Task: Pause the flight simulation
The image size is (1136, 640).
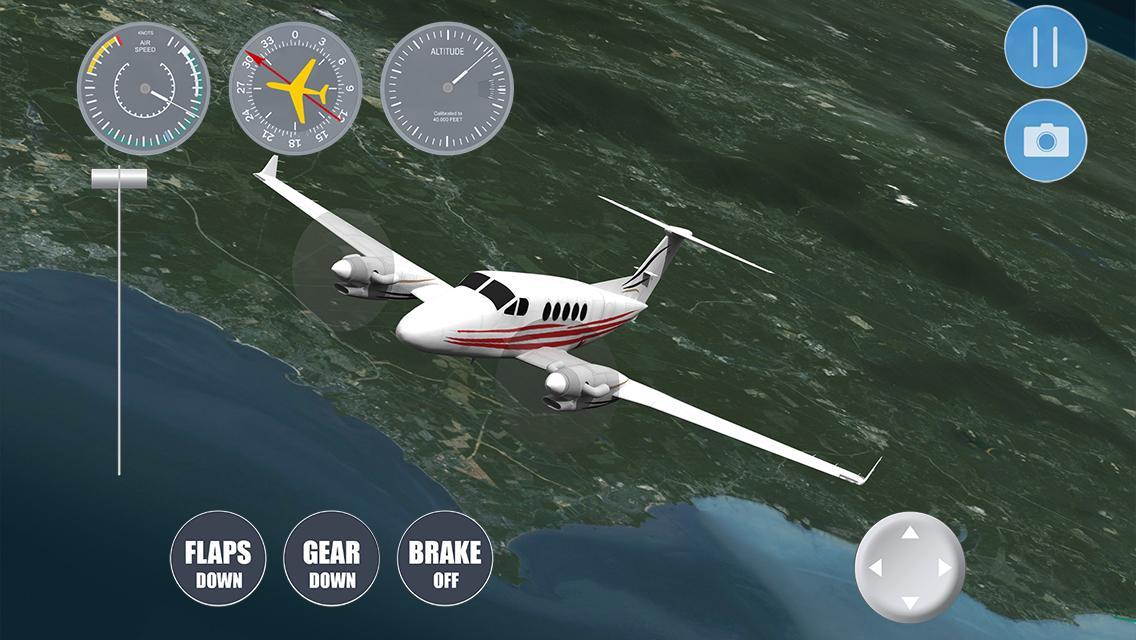Action: coord(1045,47)
